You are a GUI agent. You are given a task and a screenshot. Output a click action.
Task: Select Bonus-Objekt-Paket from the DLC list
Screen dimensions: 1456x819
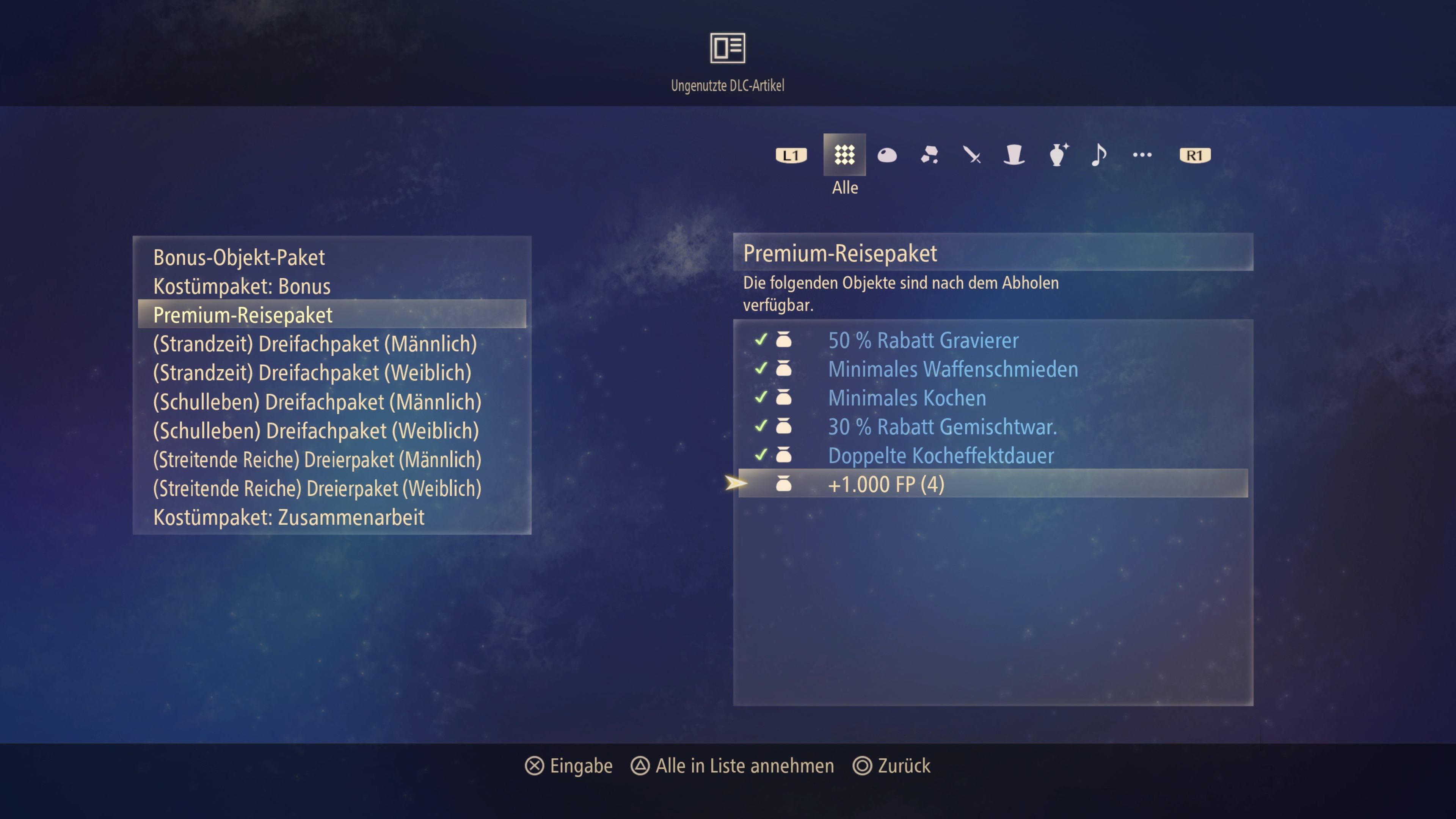coord(239,258)
